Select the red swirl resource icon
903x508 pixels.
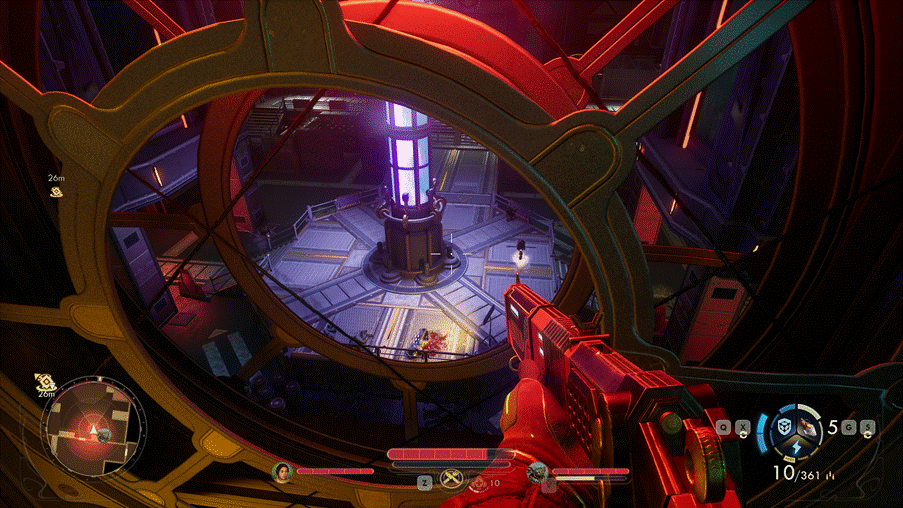tap(480, 483)
